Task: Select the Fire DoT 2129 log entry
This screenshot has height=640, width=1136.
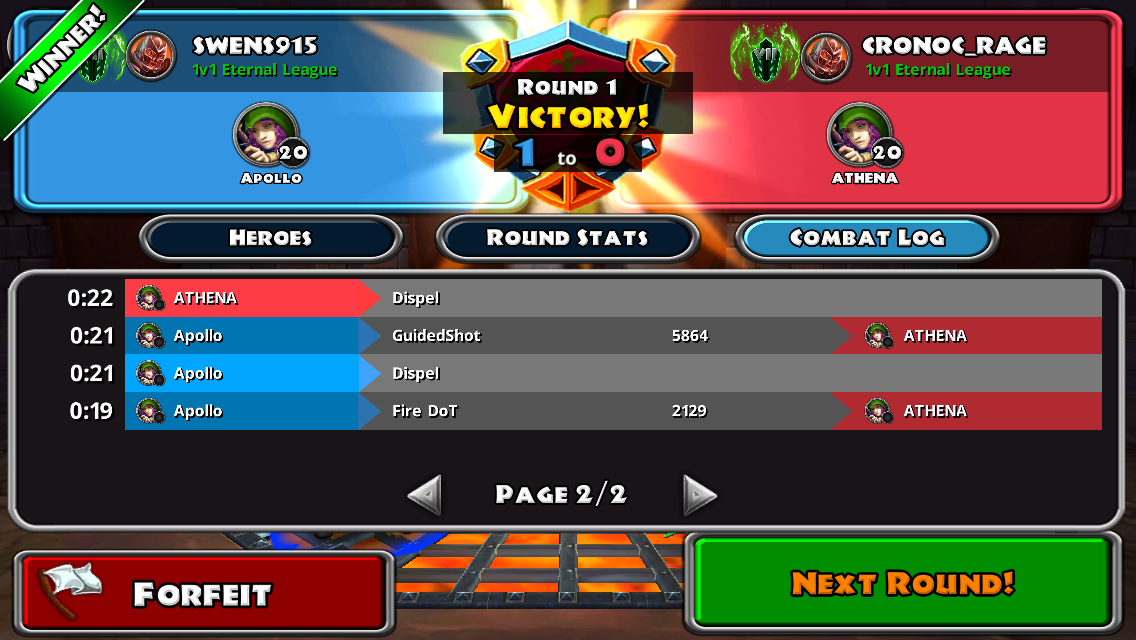Action: 612,411
